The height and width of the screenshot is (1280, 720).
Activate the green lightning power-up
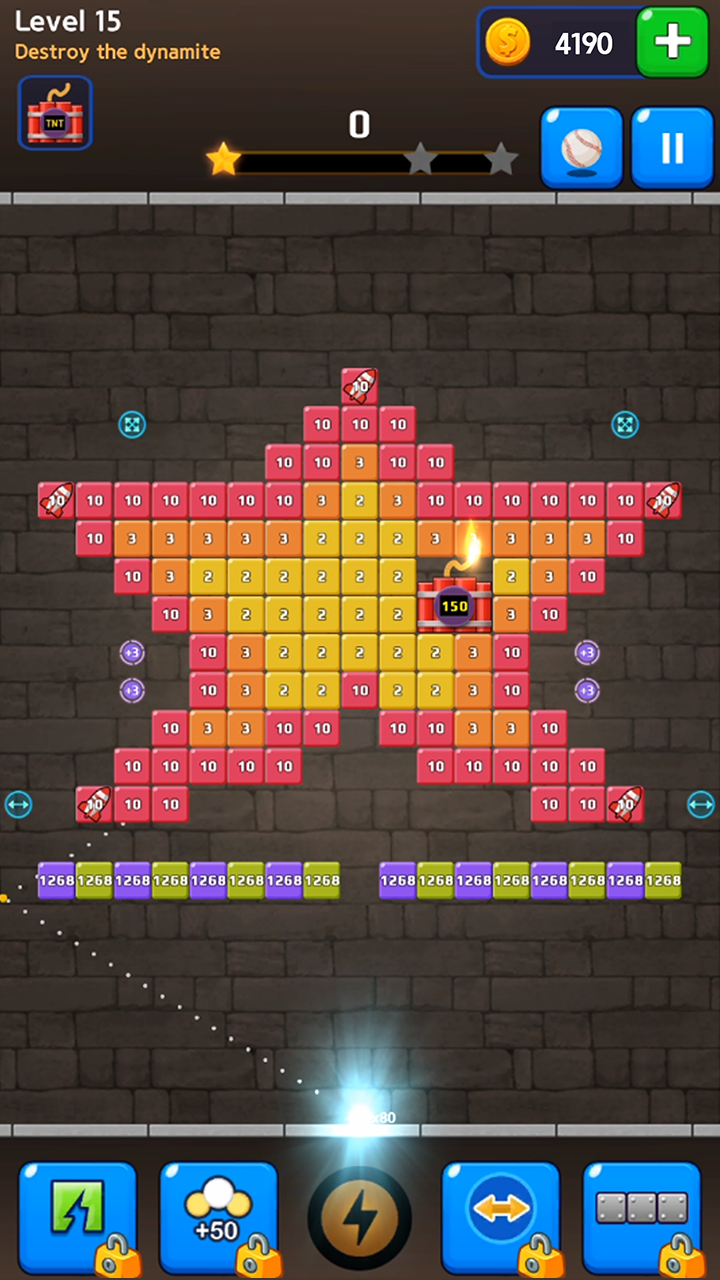point(77,1215)
